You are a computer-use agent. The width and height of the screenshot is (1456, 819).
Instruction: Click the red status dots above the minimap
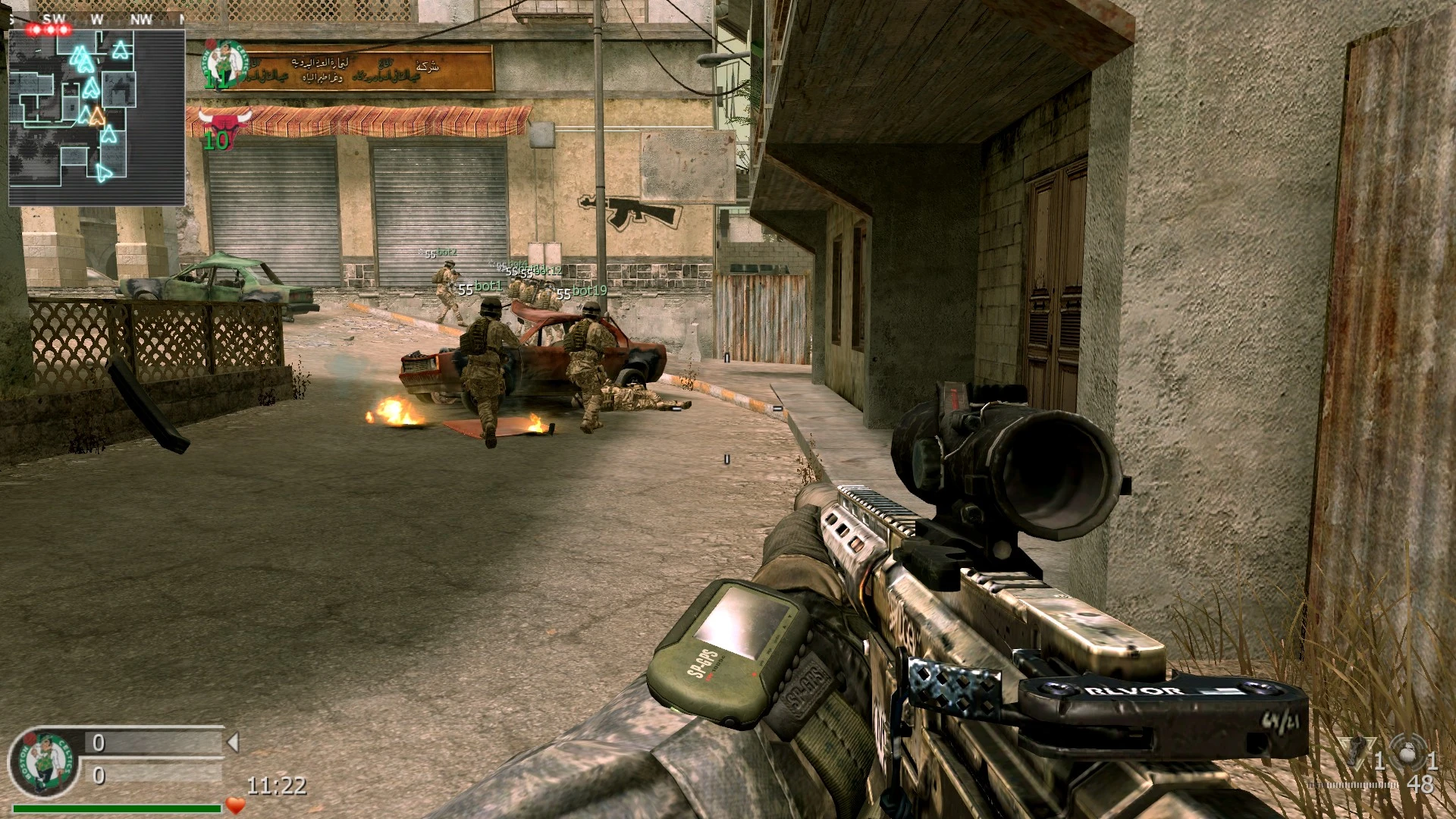(49, 30)
